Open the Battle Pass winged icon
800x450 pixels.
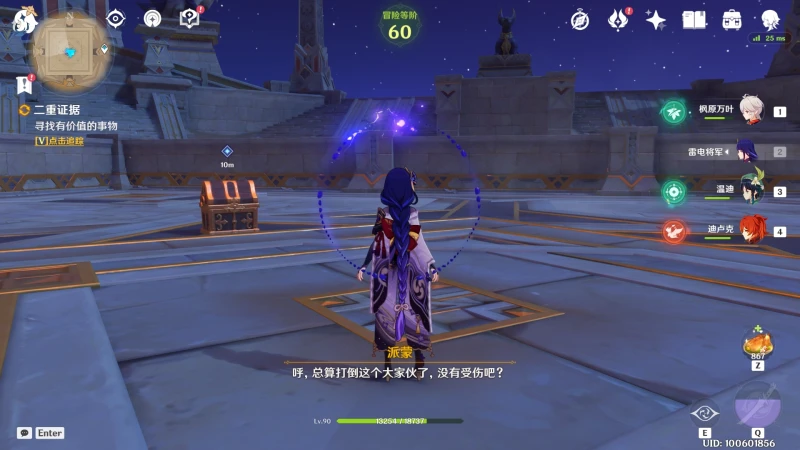click(x=618, y=19)
